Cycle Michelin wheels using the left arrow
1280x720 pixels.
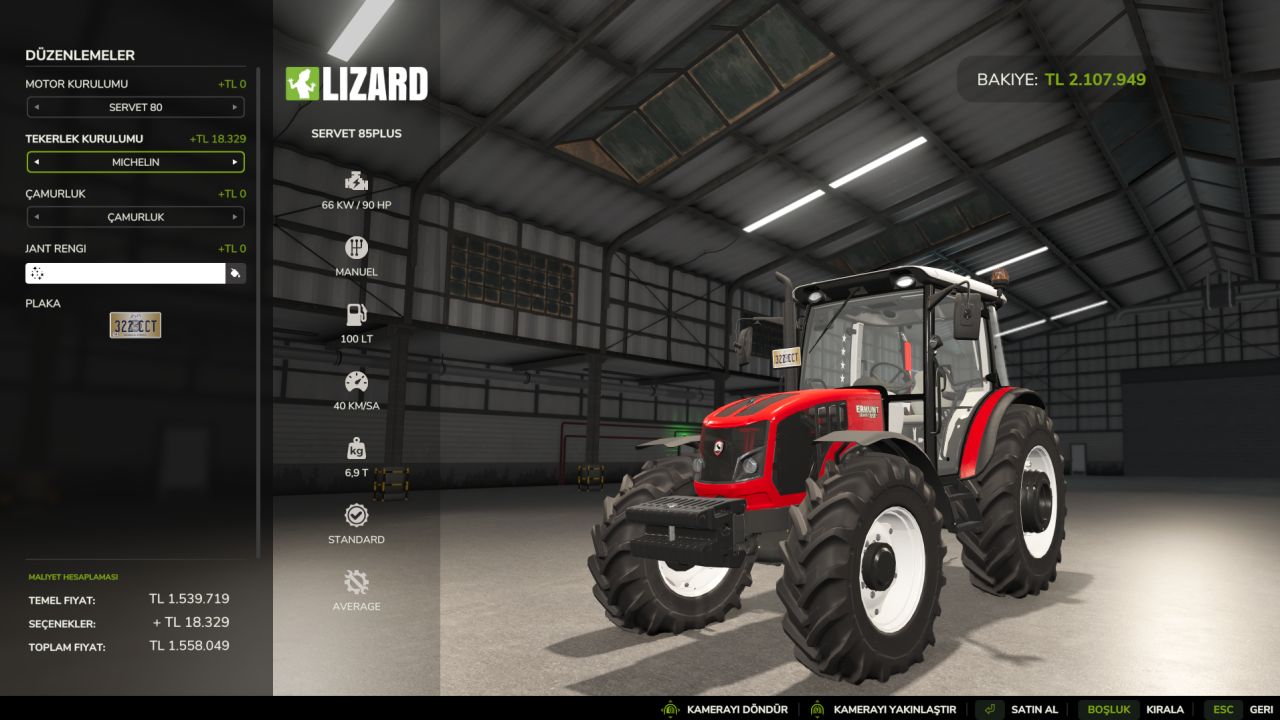tap(37, 162)
